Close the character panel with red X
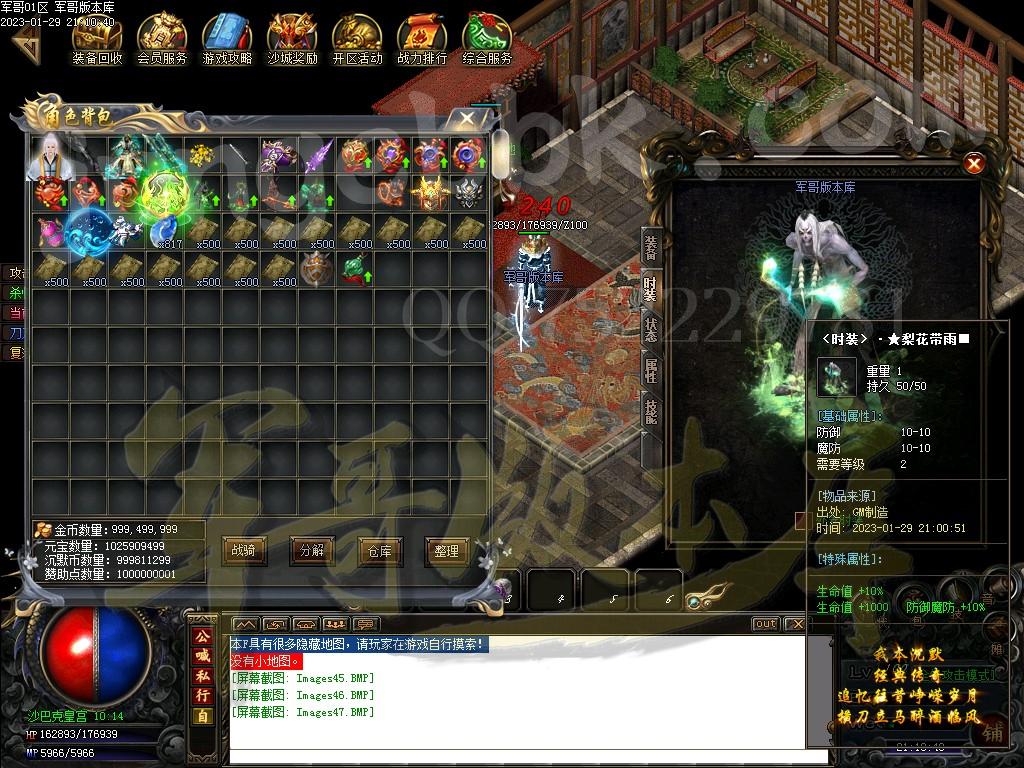Image resolution: width=1024 pixels, height=768 pixels. click(x=974, y=164)
